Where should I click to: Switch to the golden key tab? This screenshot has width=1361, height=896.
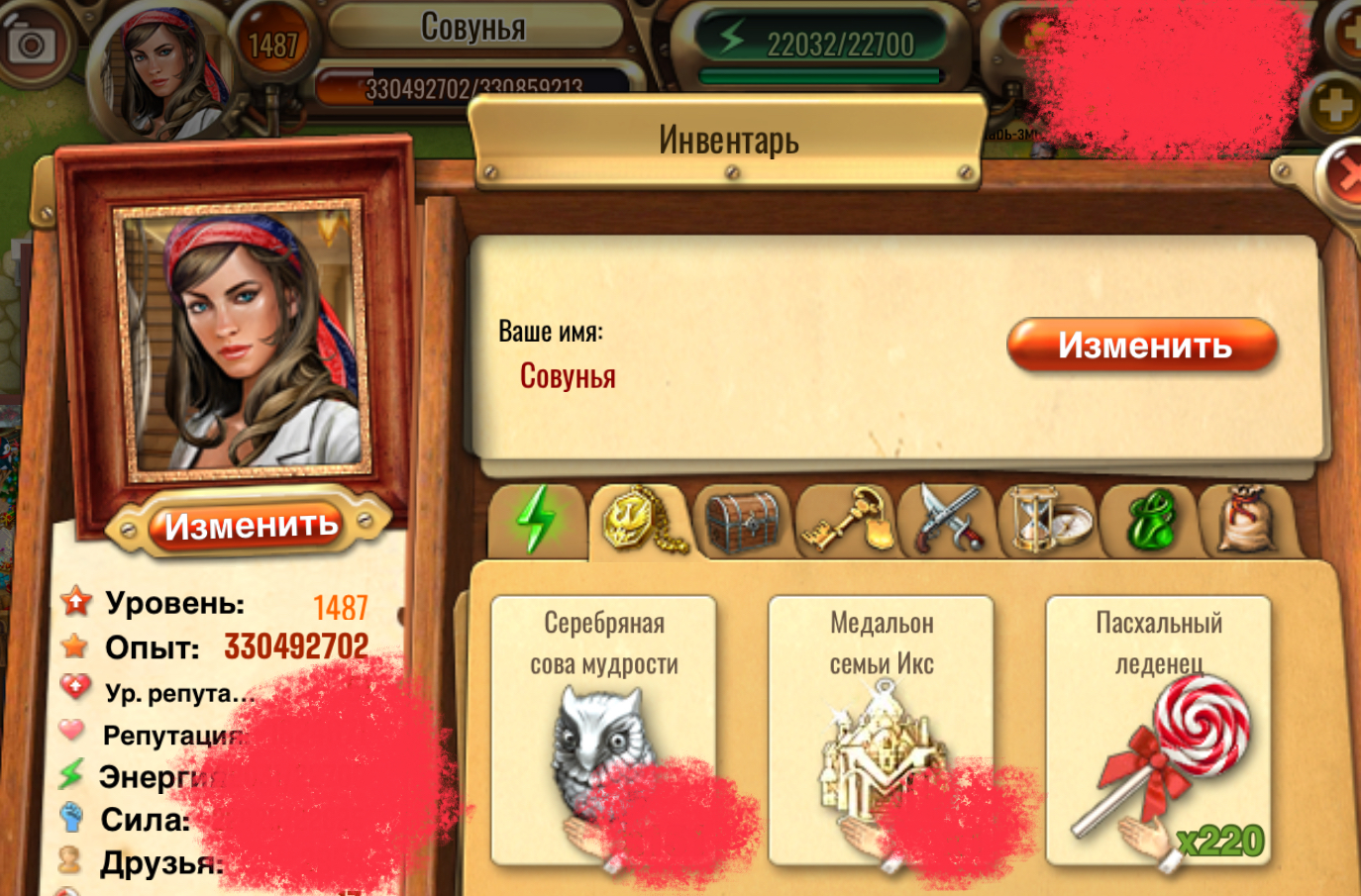[x=845, y=521]
